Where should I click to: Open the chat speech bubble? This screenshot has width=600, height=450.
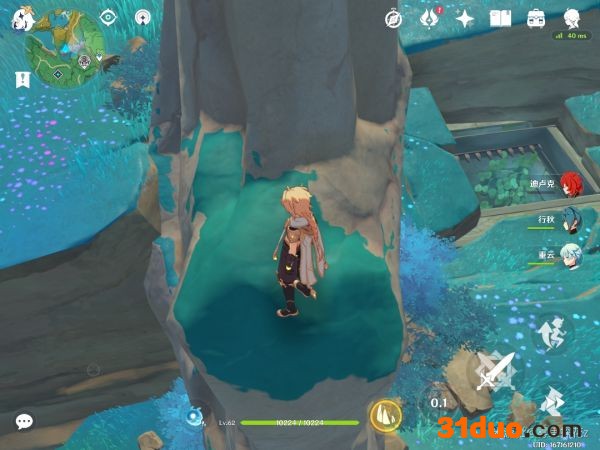click(23, 422)
